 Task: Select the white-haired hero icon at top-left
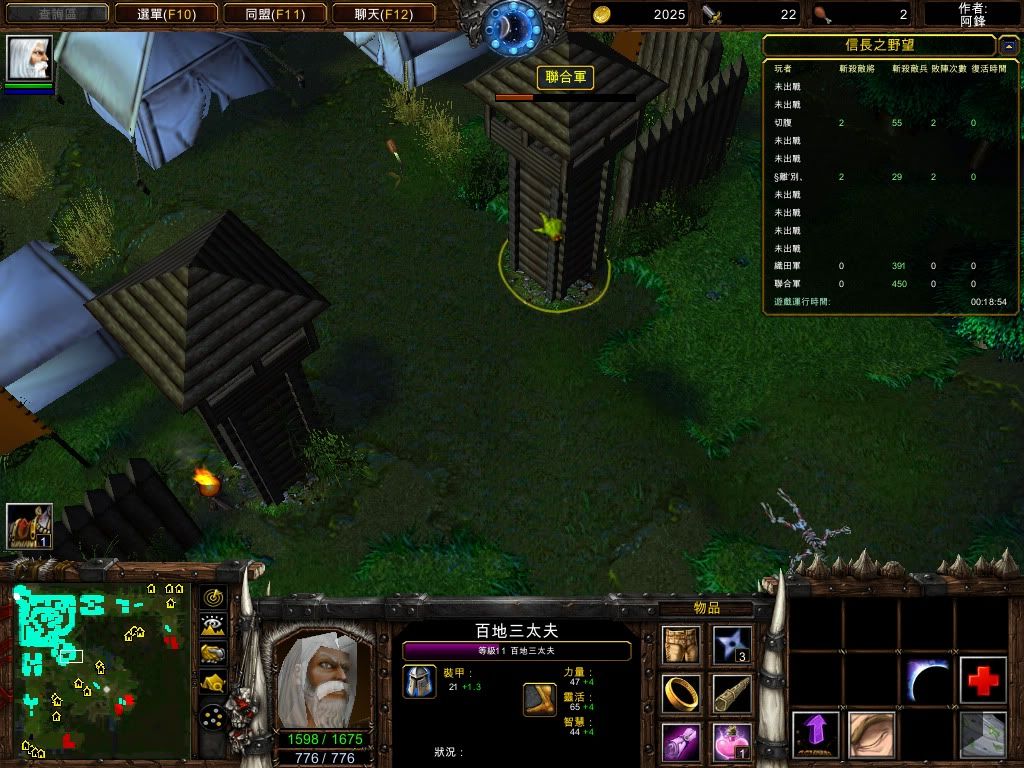[29, 58]
